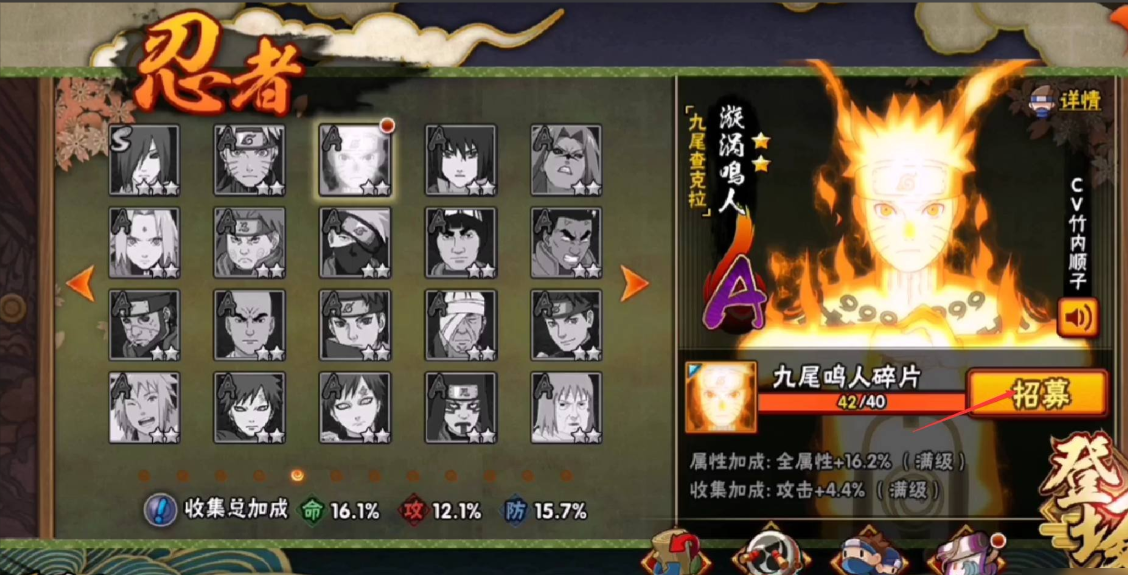Select Kankuro with face paint
This screenshot has height=575, width=1128.
coord(460,407)
